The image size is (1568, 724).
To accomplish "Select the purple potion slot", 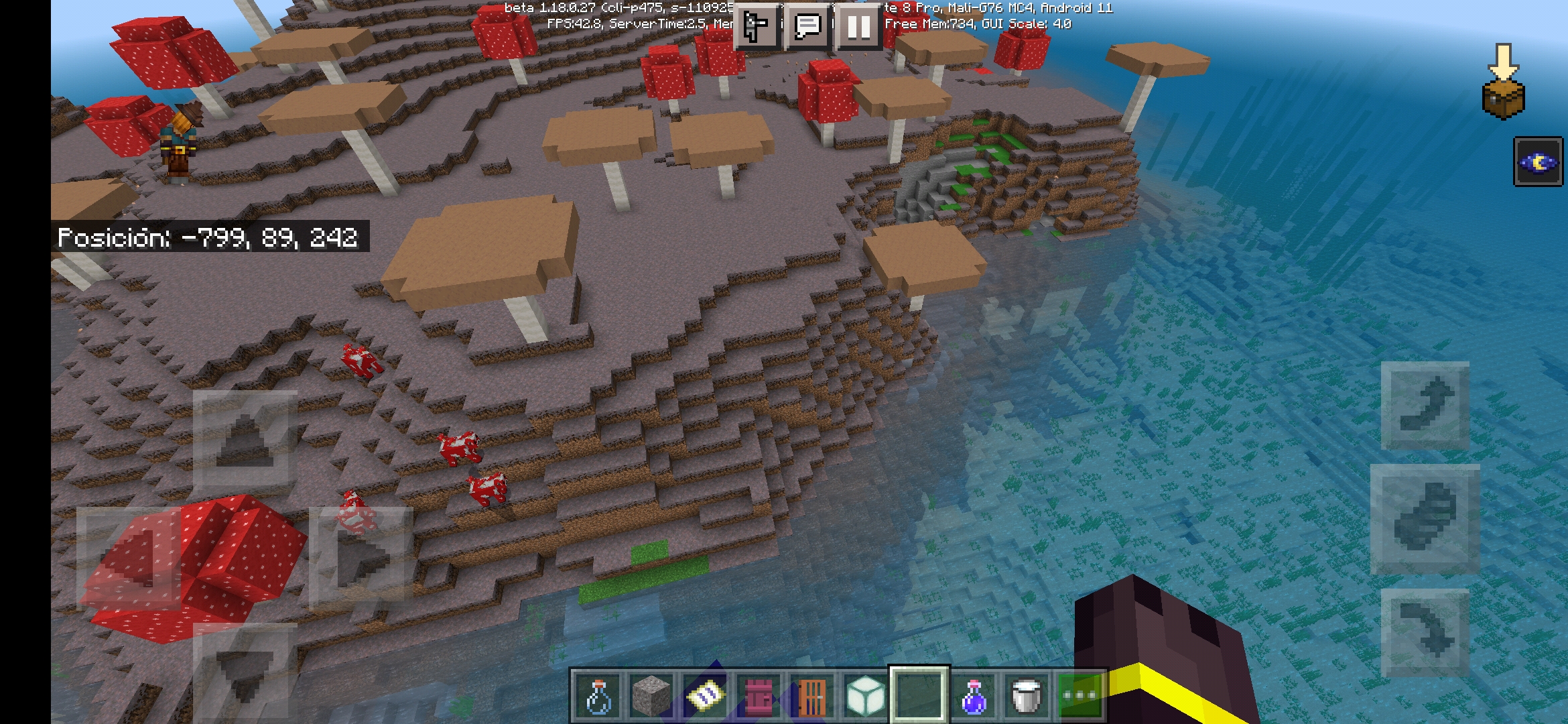I will point(972,696).
